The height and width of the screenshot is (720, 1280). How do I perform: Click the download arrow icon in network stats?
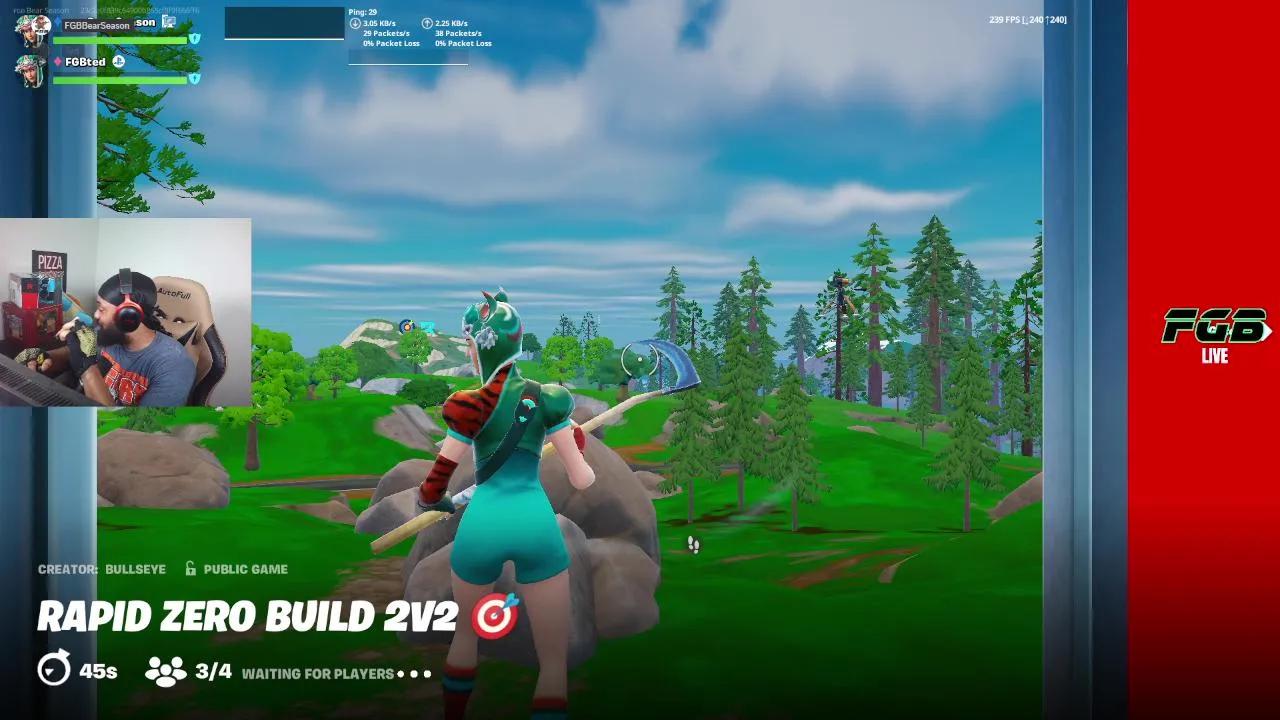(355, 23)
